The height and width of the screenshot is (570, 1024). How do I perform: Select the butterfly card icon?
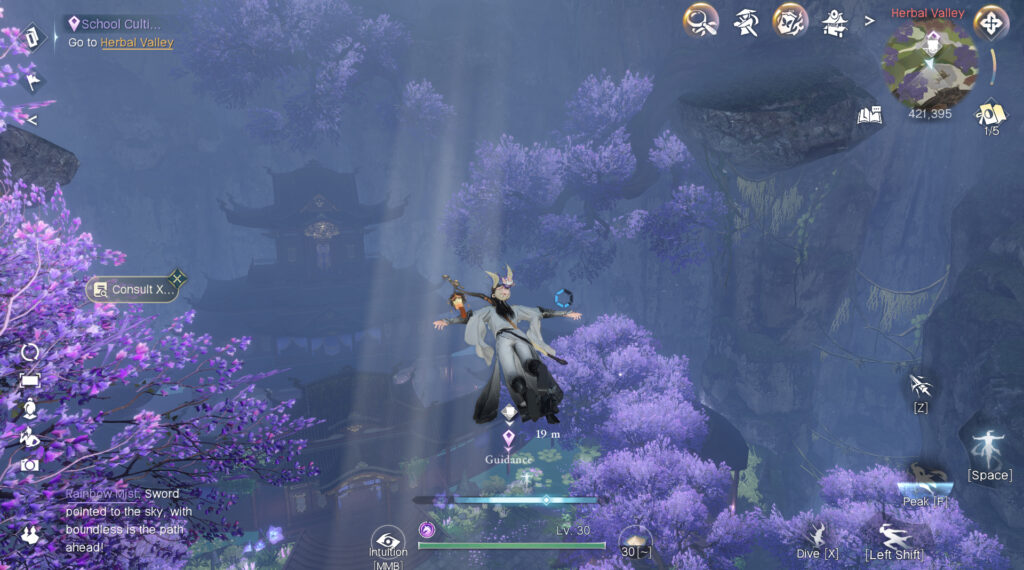[790, 19]
